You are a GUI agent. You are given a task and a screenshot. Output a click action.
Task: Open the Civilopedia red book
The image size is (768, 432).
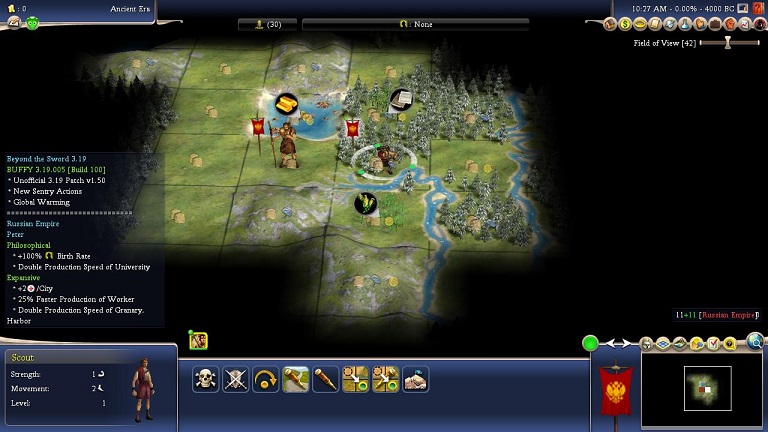point(759,8)
